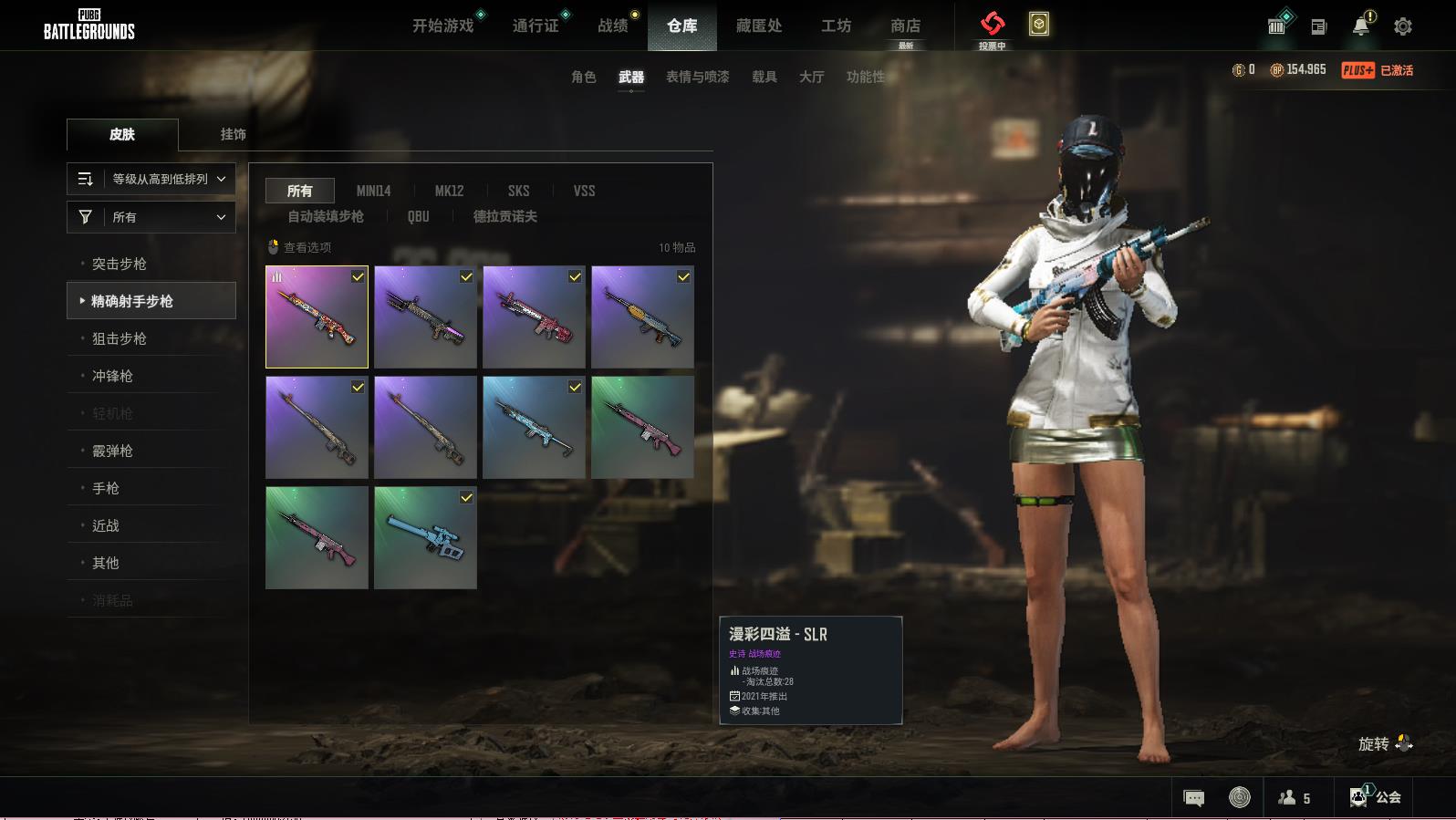Image resolution: width=1456 pixels, height=820 pixels.
Task: Go to the 通行证 pass page
Action: click(x=536, y=26)
